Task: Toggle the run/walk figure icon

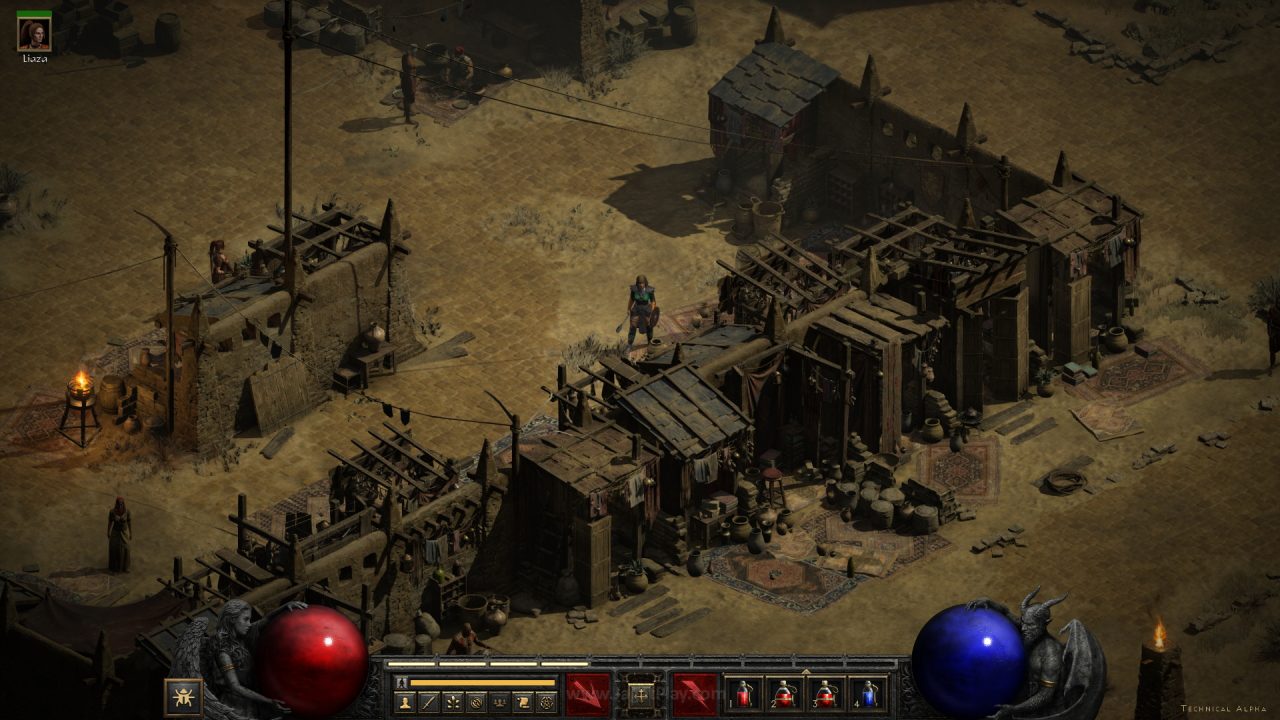Action: click(x=402, y=682)
